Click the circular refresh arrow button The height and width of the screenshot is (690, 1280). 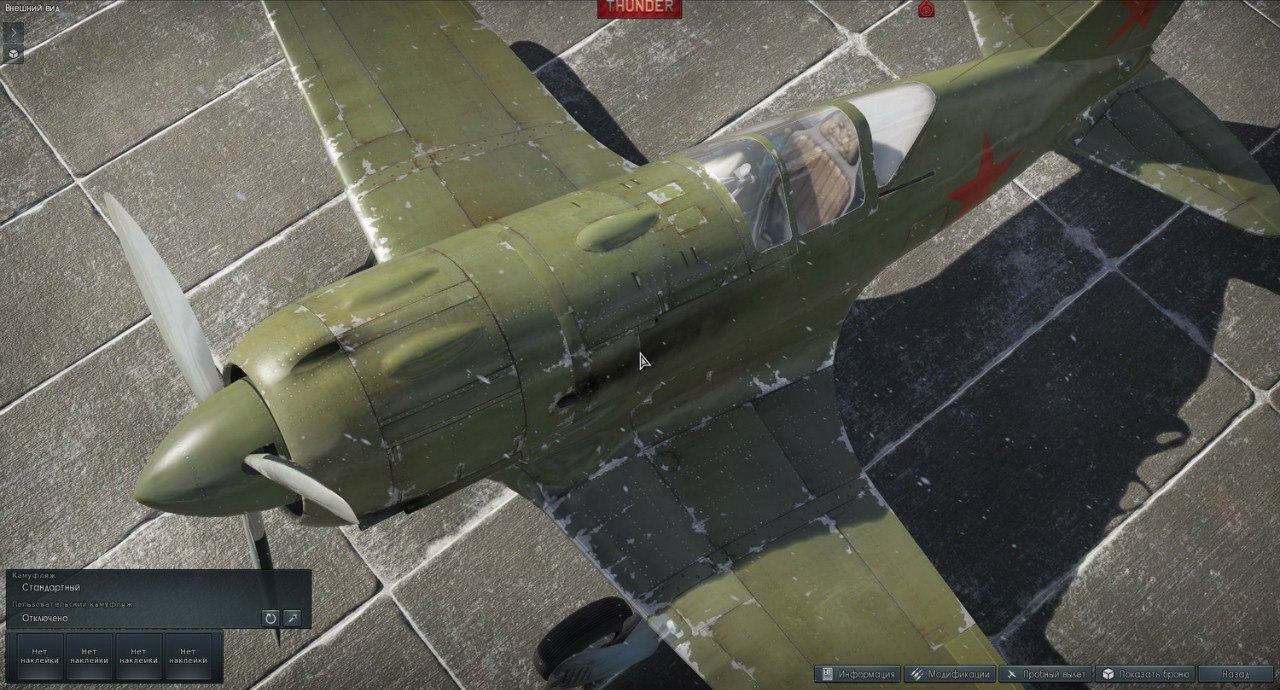coord(270,618)
